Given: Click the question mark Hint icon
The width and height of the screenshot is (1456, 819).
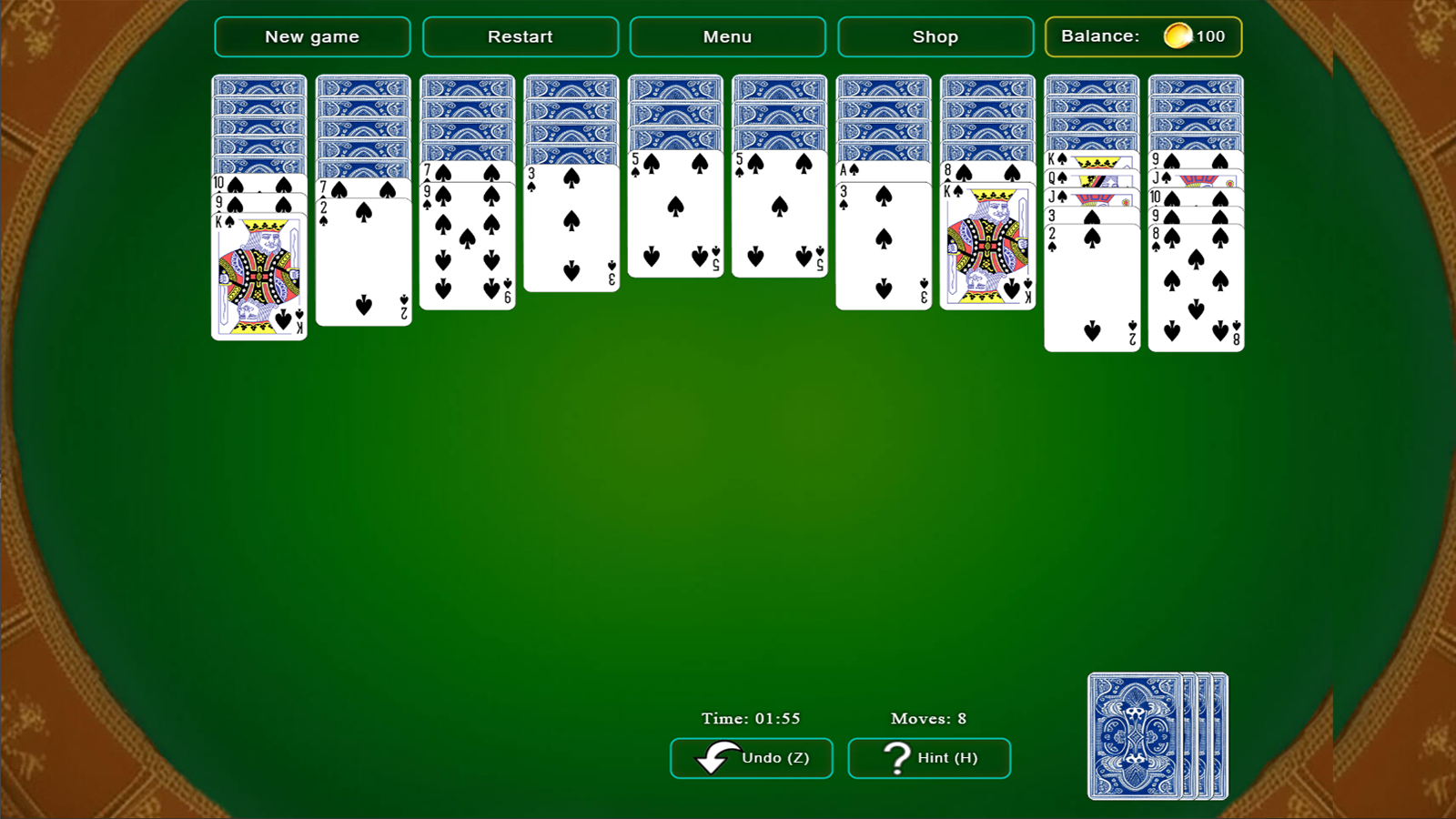Looking at the screenshot, I should tap(895, 756).
